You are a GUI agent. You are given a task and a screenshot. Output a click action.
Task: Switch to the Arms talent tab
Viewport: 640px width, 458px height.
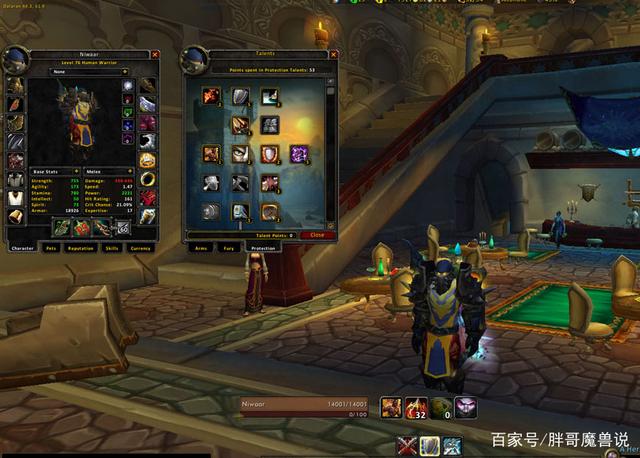(x=200, y=247)
